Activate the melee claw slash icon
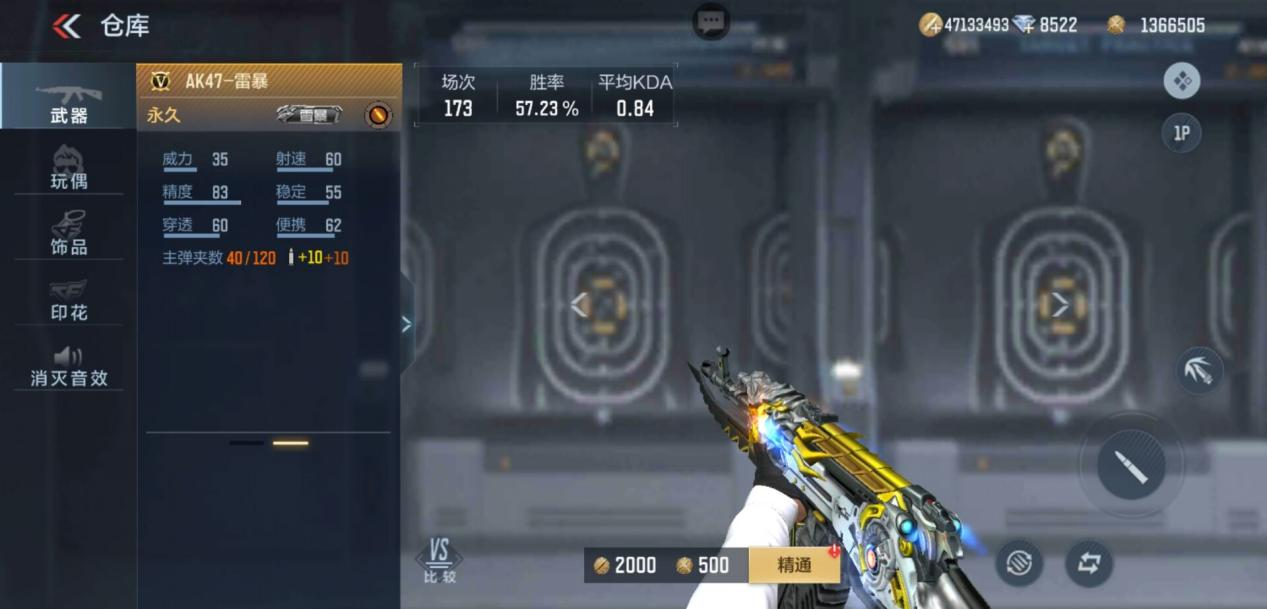 [x=1199, y=370]
